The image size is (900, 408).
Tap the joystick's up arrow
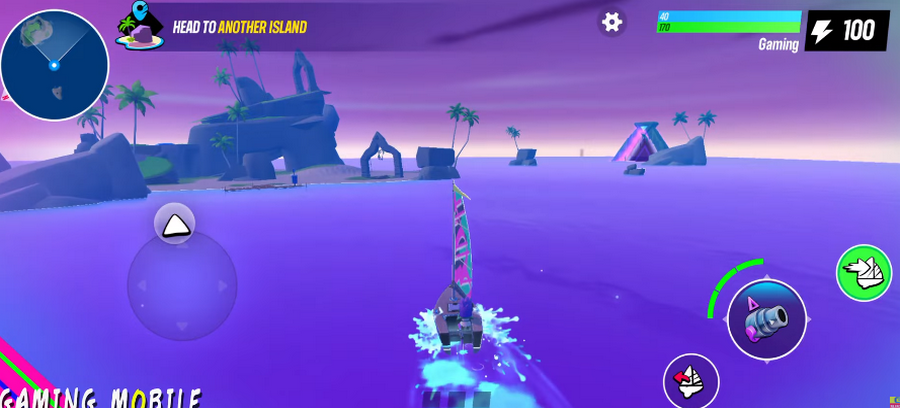coord(175,225)
